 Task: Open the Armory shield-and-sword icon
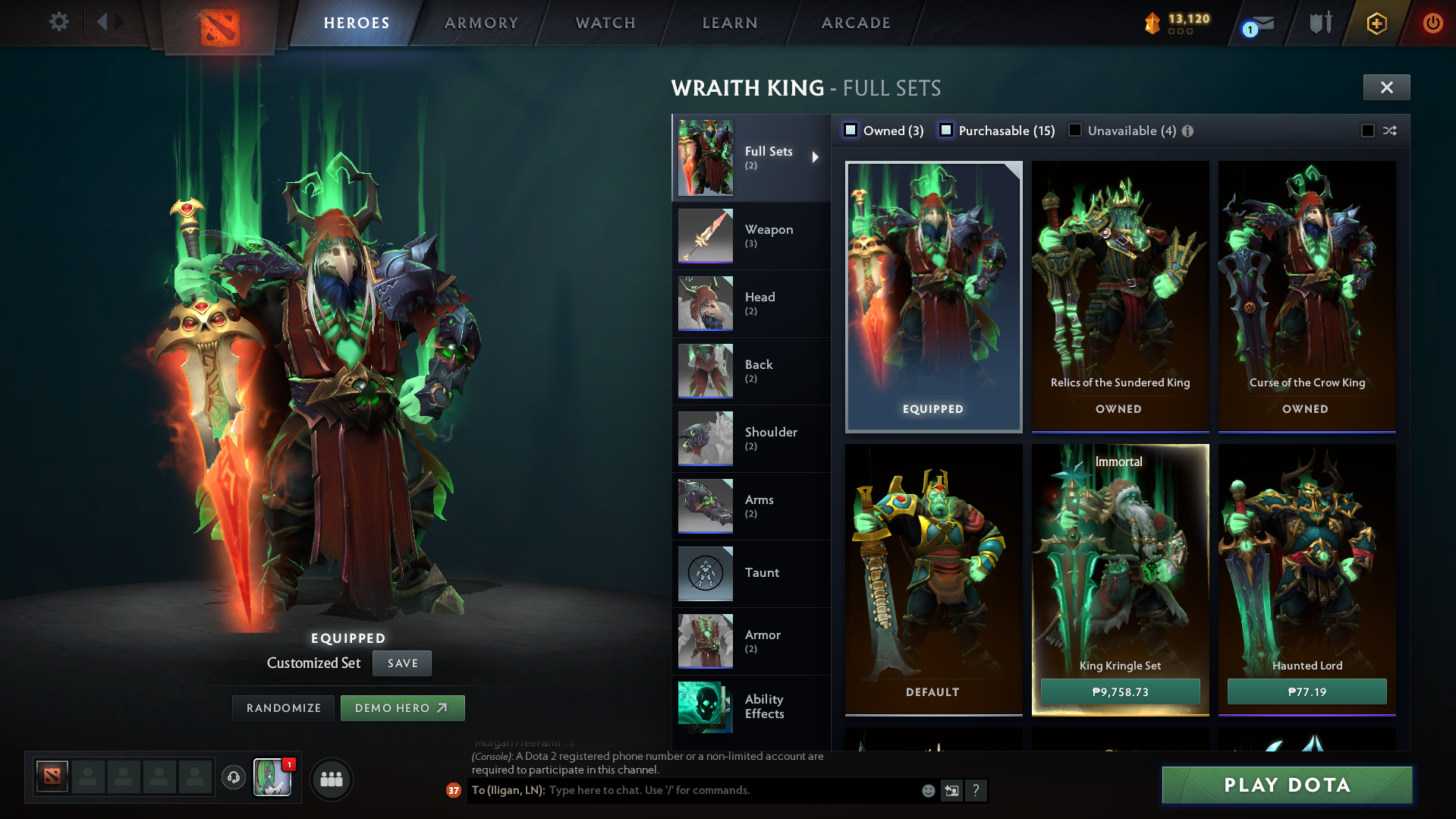pos(1319,23)
